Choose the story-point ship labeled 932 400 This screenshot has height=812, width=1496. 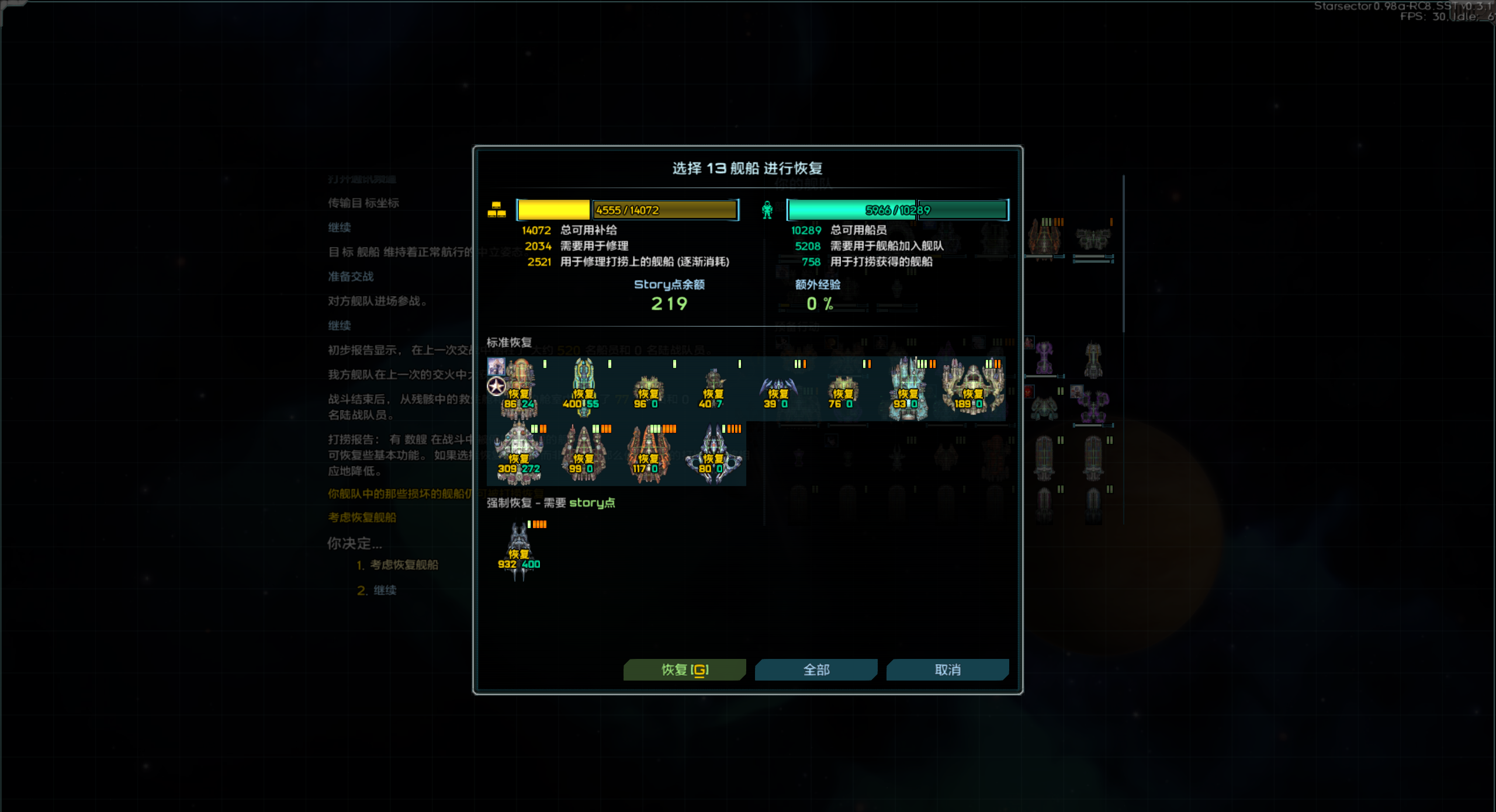[519, 549]
